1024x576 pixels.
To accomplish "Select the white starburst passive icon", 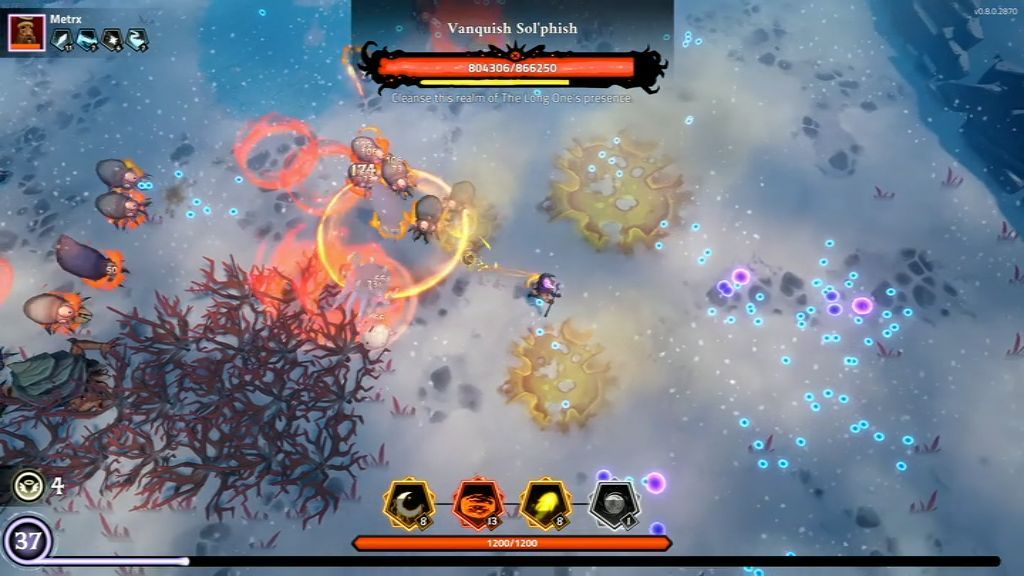I will (x=112, y=39).
